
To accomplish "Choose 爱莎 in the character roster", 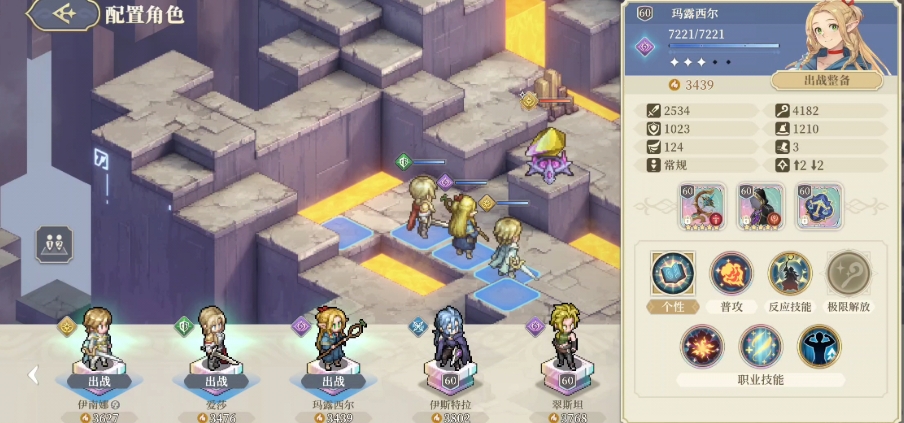I will [x=216, y=350].
